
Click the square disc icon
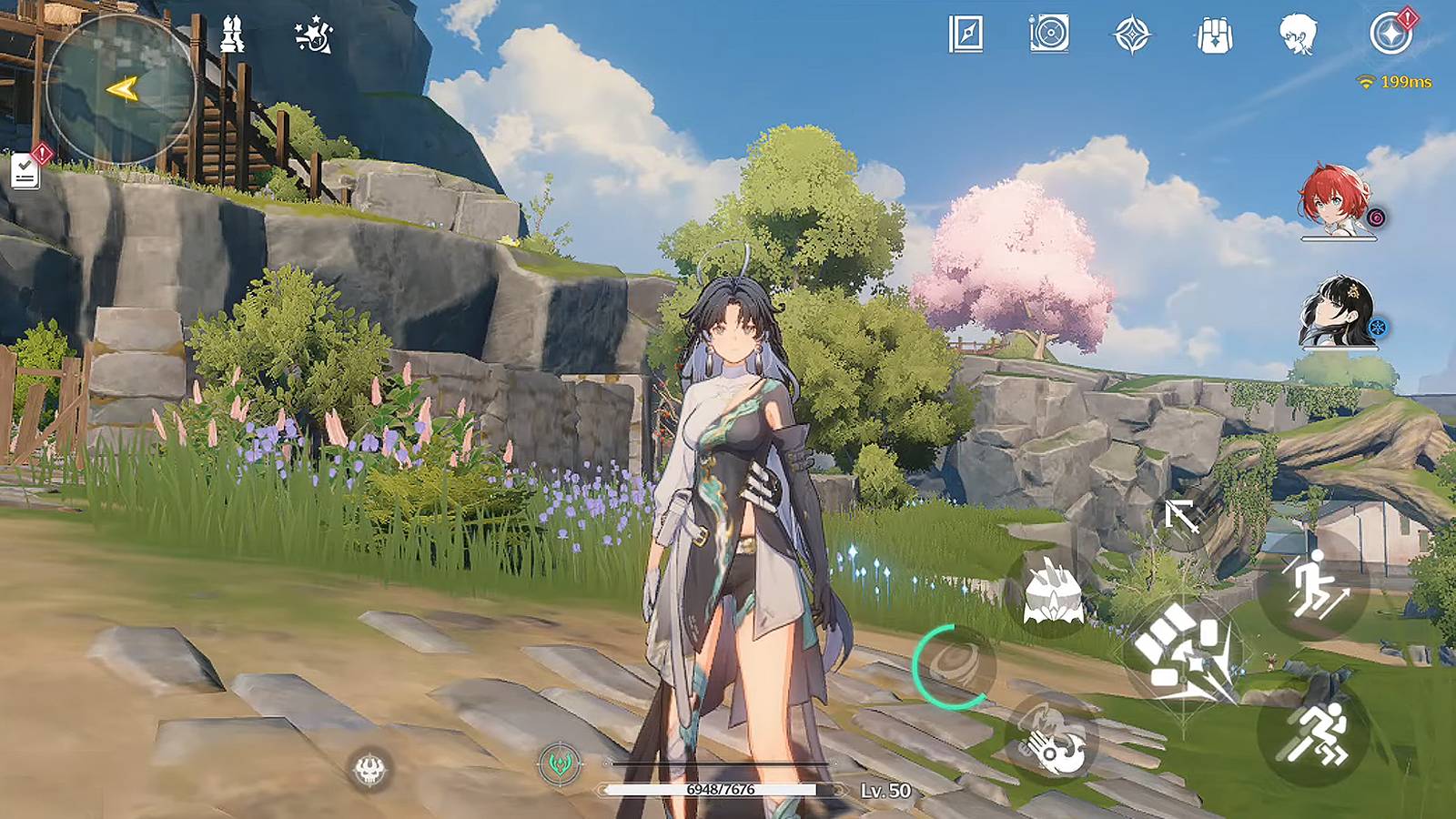1049,35
